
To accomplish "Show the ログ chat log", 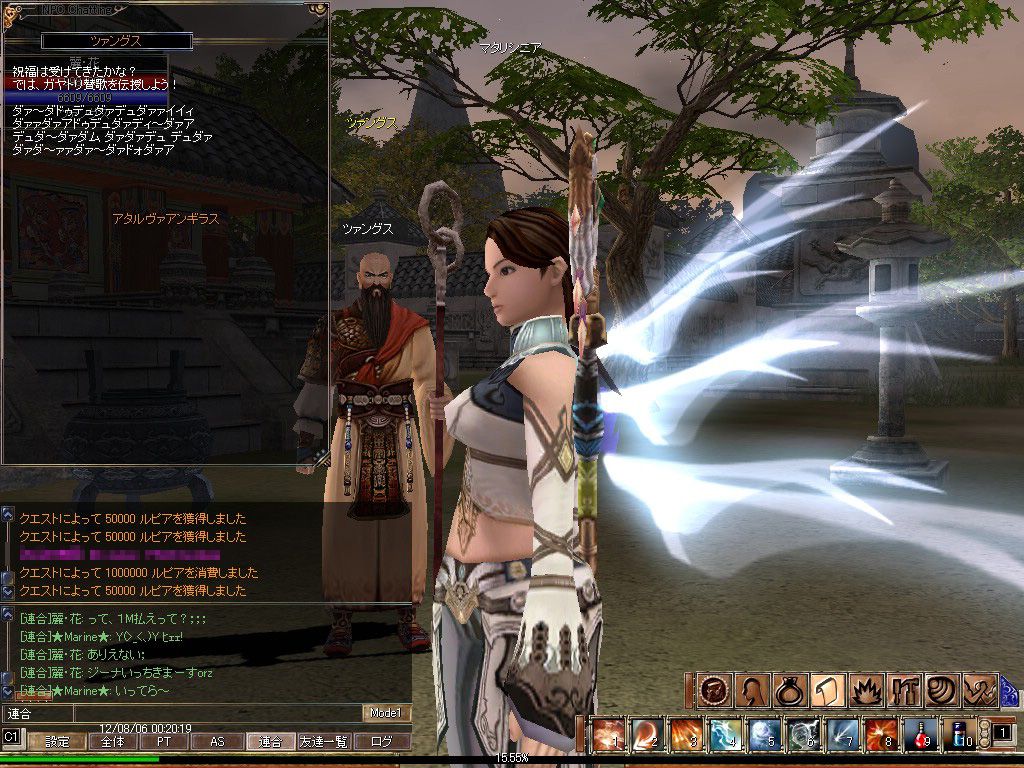I will [383, 742].
